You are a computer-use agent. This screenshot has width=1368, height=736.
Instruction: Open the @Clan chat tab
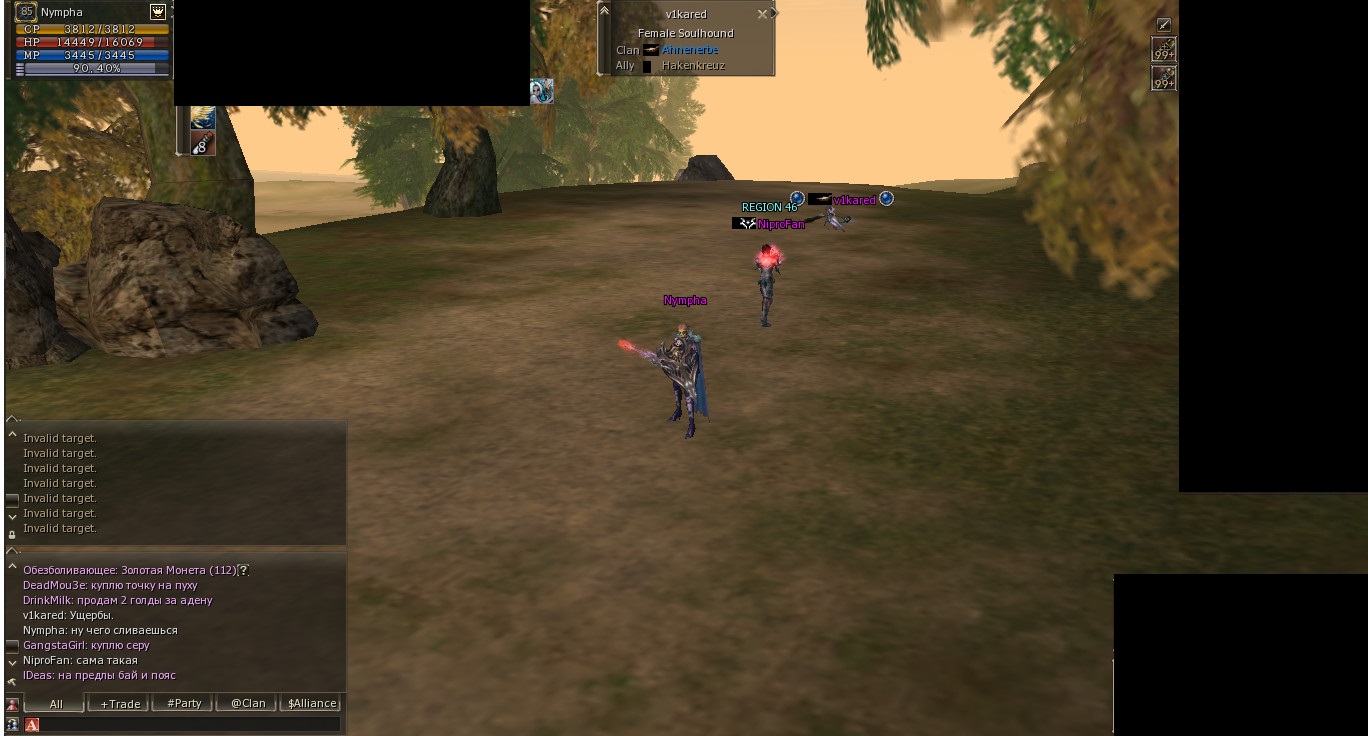tap(247, 703)
